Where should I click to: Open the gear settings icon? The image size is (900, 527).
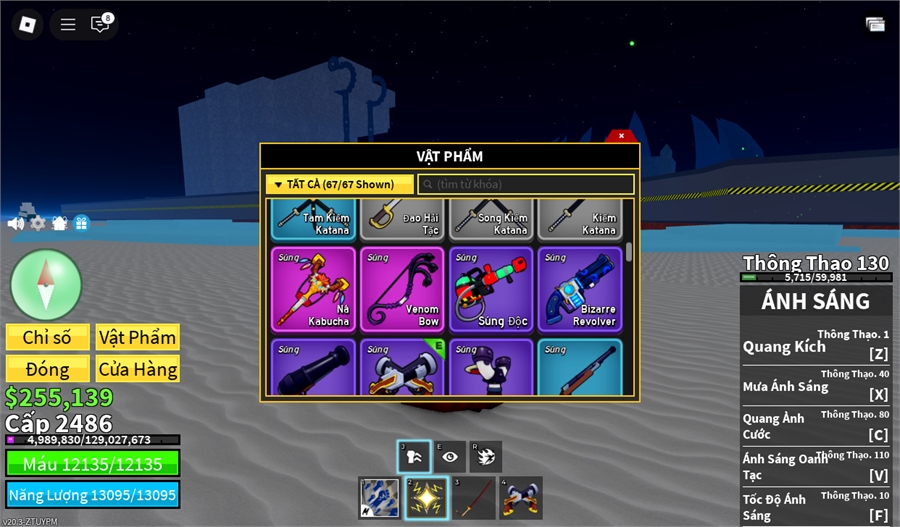(38, 223)
